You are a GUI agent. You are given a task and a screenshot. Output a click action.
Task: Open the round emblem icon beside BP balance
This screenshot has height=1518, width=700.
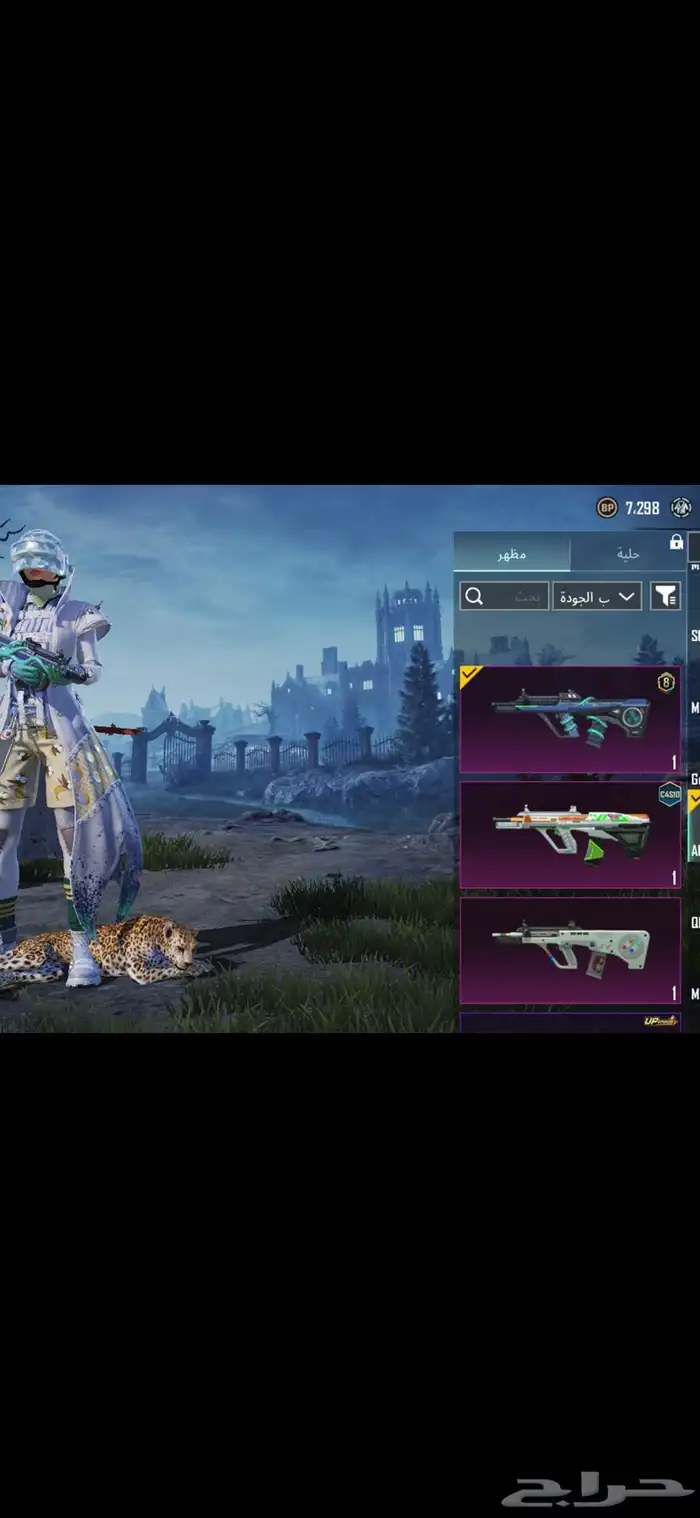tap(682, 508)
